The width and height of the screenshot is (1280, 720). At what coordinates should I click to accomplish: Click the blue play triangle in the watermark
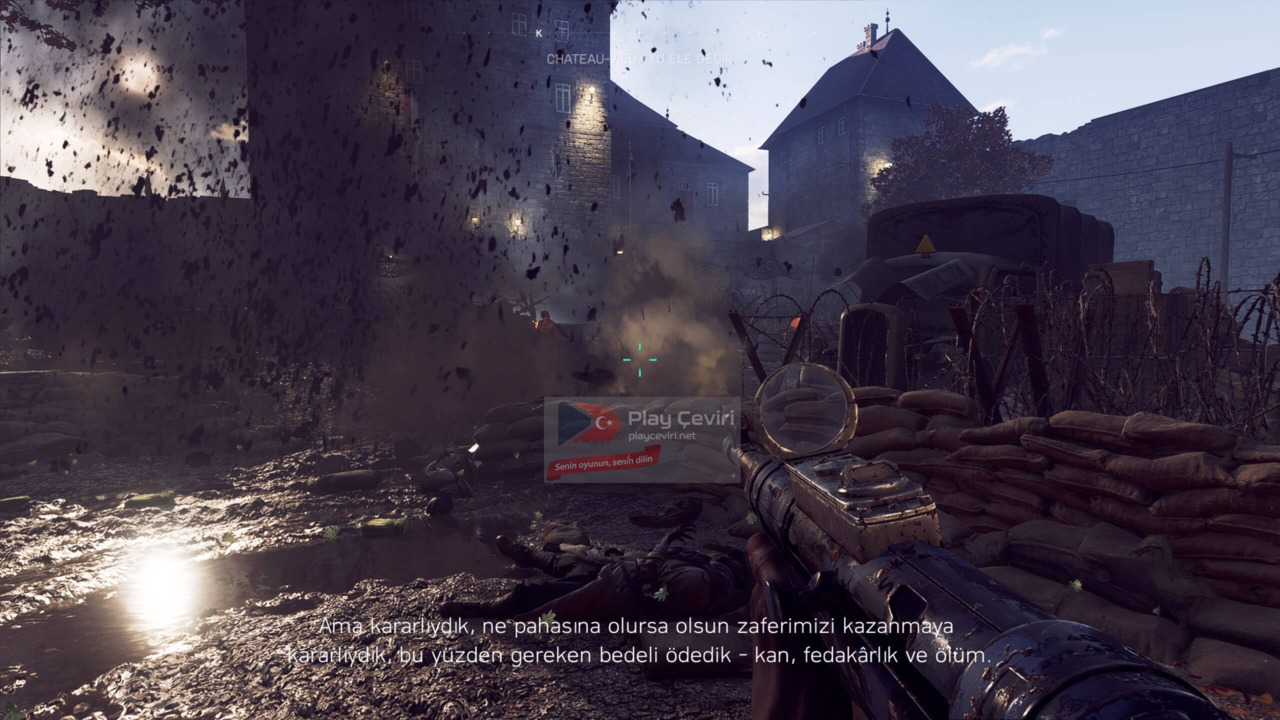tap(572, 422)
